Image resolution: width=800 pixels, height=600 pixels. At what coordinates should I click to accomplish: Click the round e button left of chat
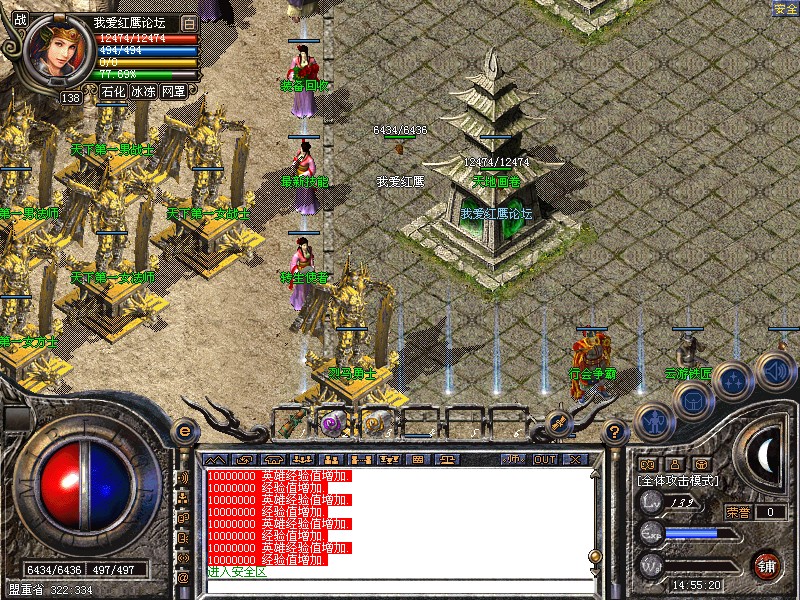(x=183, y=431)
